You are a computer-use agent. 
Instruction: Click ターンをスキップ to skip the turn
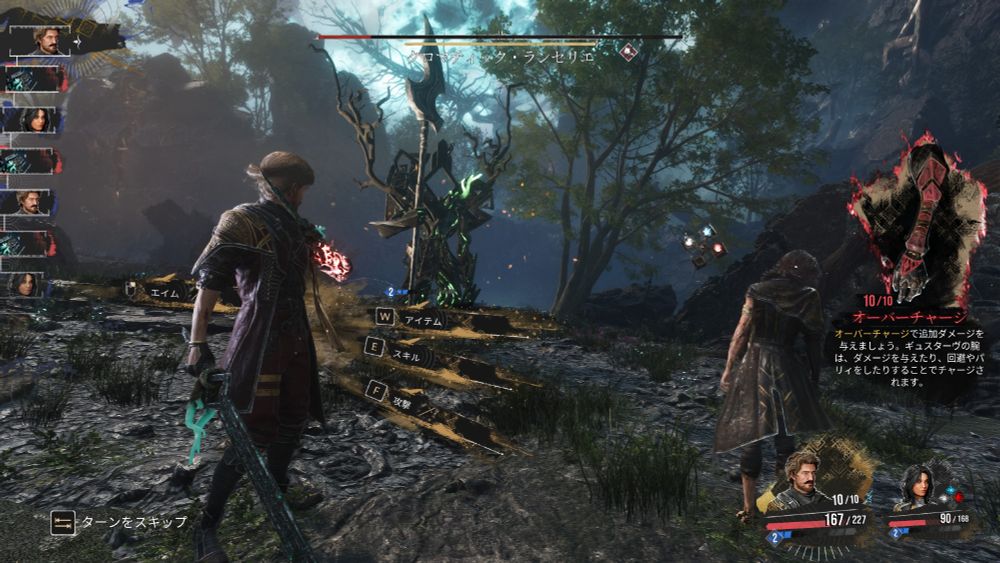pyautogui.click(x=118, y=522)
